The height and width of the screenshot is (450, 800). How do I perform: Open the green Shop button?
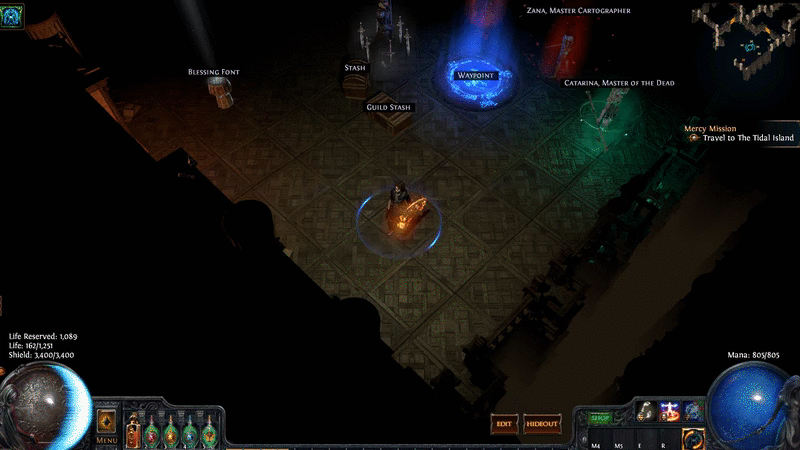[x=600, y=418]
